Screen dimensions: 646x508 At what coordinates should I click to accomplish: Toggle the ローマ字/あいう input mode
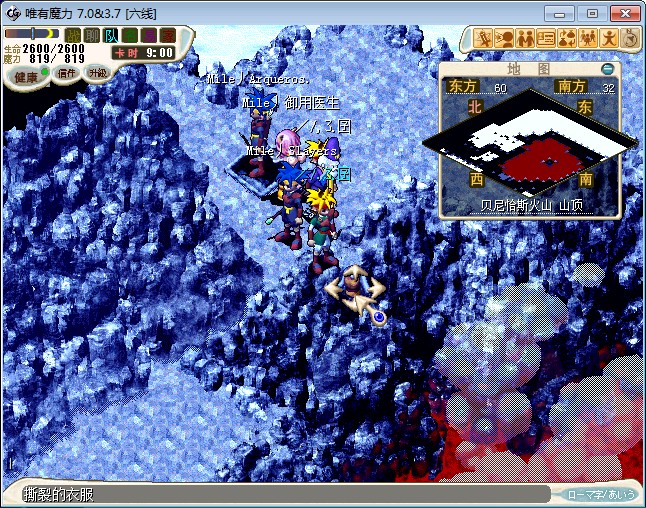pos(600,494)
